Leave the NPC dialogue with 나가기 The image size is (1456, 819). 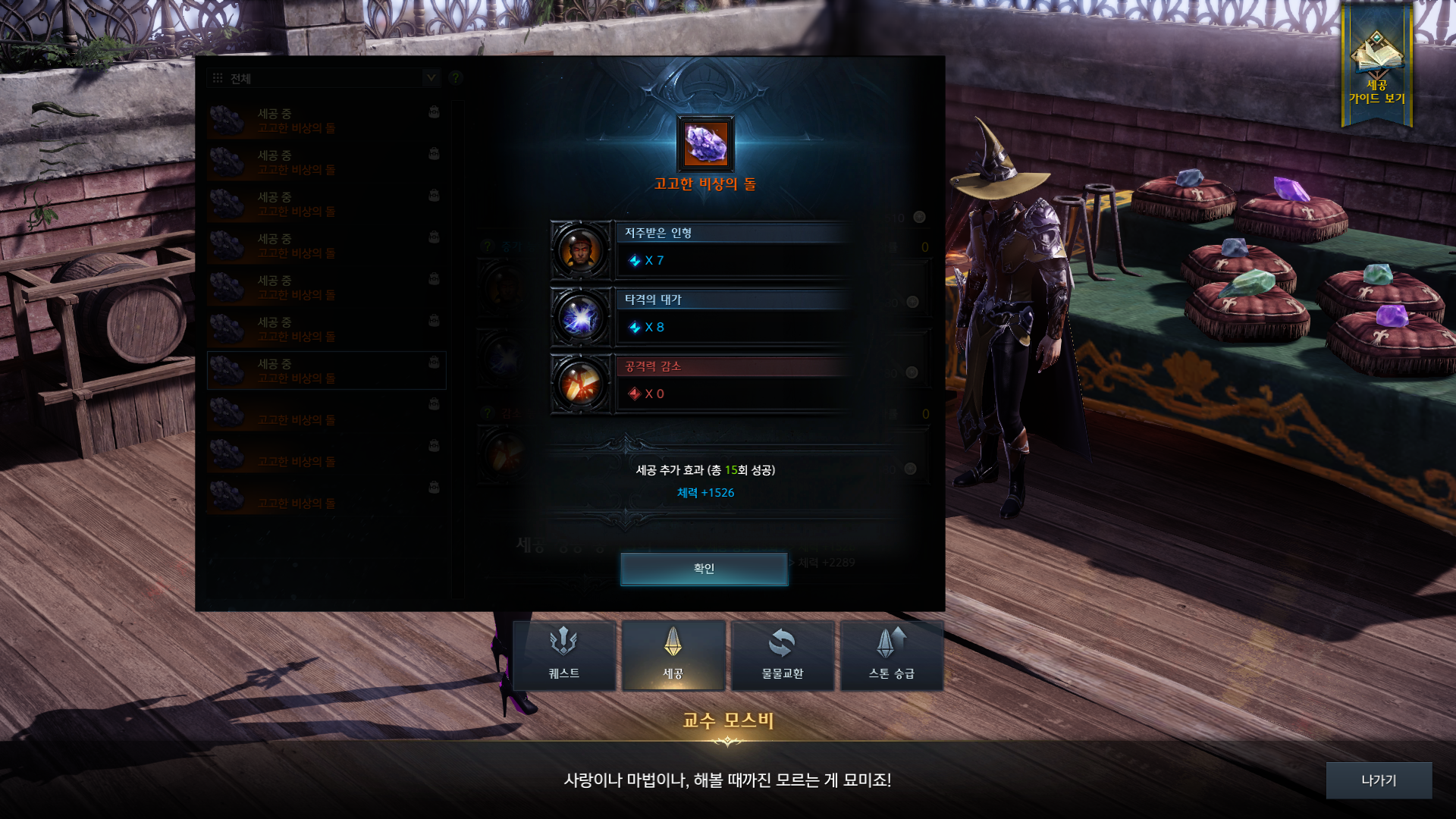coord(1378,780)
